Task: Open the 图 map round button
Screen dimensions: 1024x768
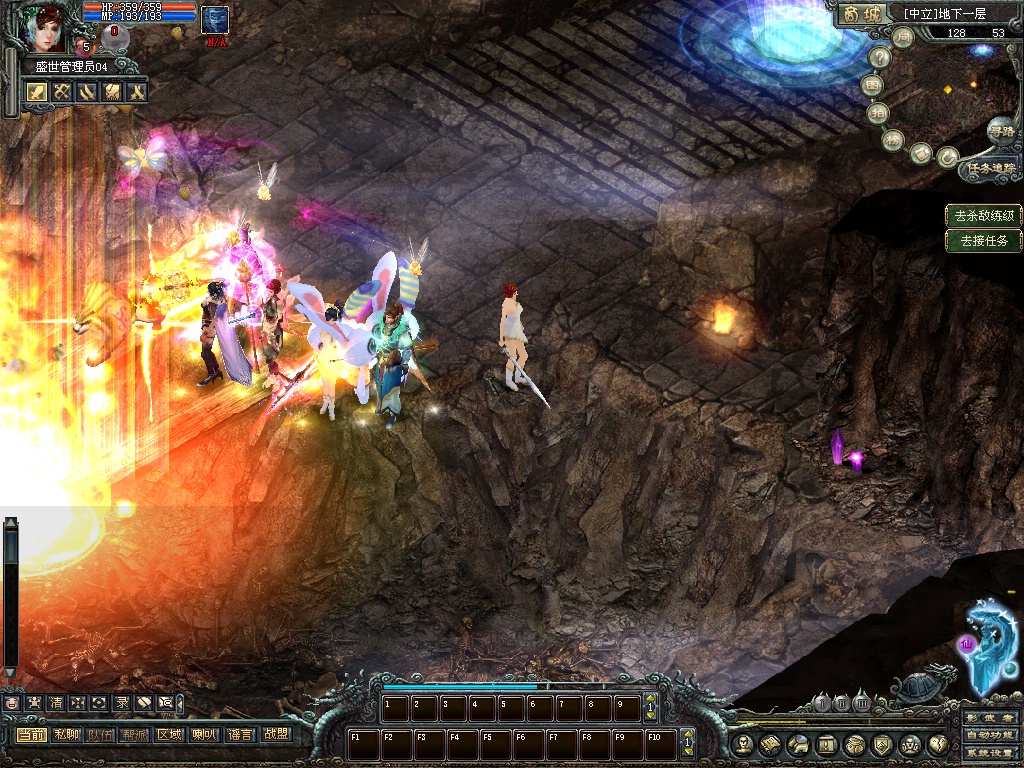Action: point(874,86)
